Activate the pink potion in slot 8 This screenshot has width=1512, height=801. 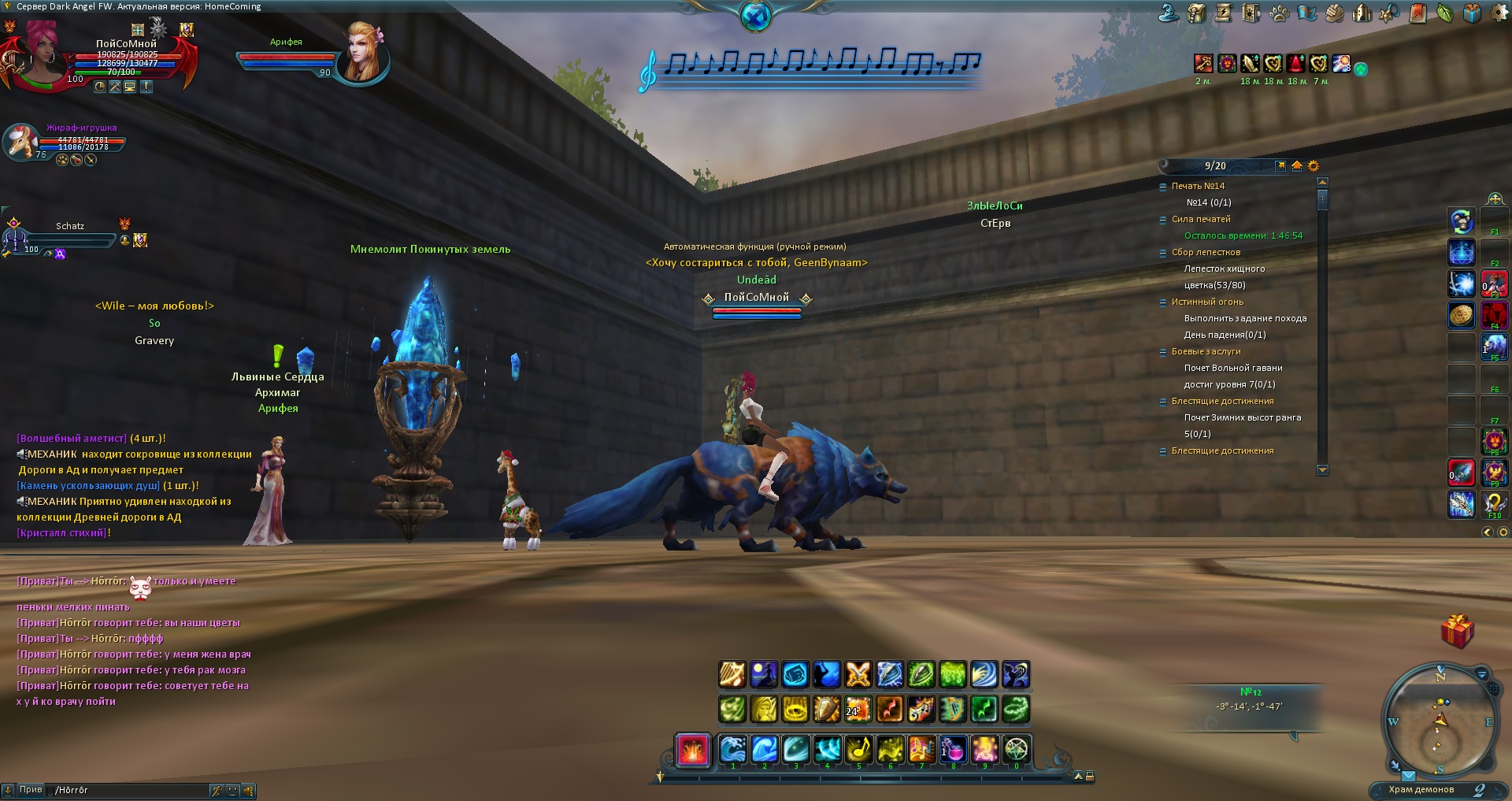pos(953,748)
